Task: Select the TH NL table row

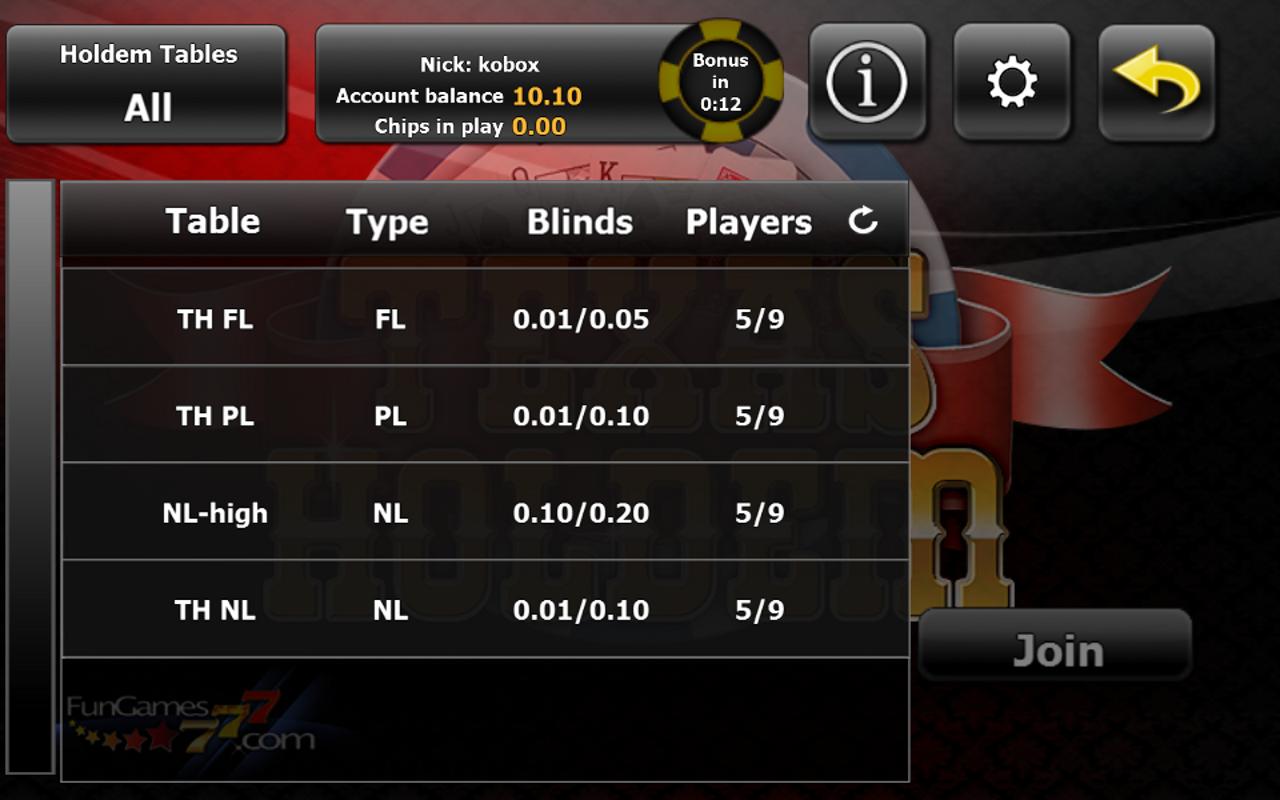Action: 485,609
